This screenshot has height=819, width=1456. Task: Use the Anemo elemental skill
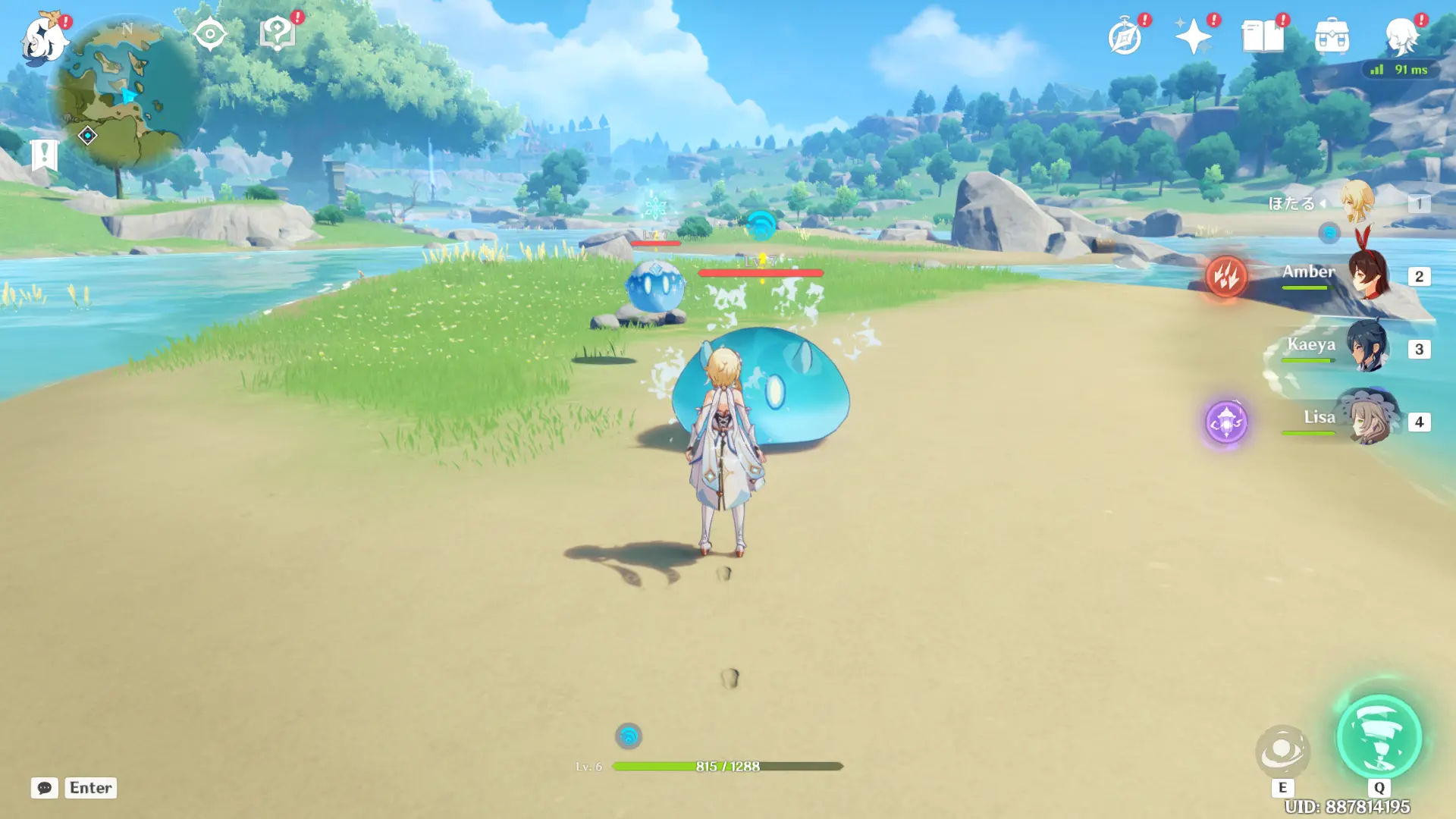coord(1282,752)
